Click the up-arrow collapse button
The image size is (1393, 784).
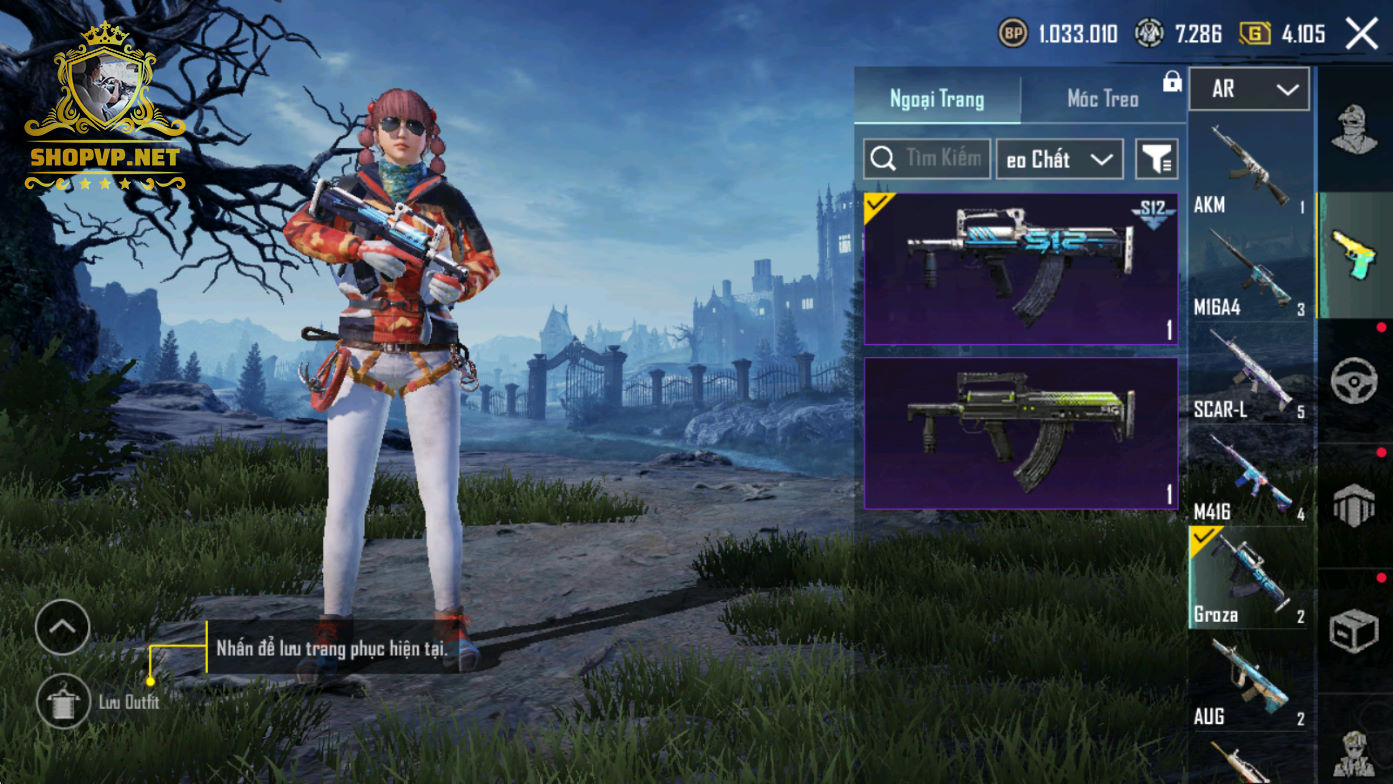[62, 628]
